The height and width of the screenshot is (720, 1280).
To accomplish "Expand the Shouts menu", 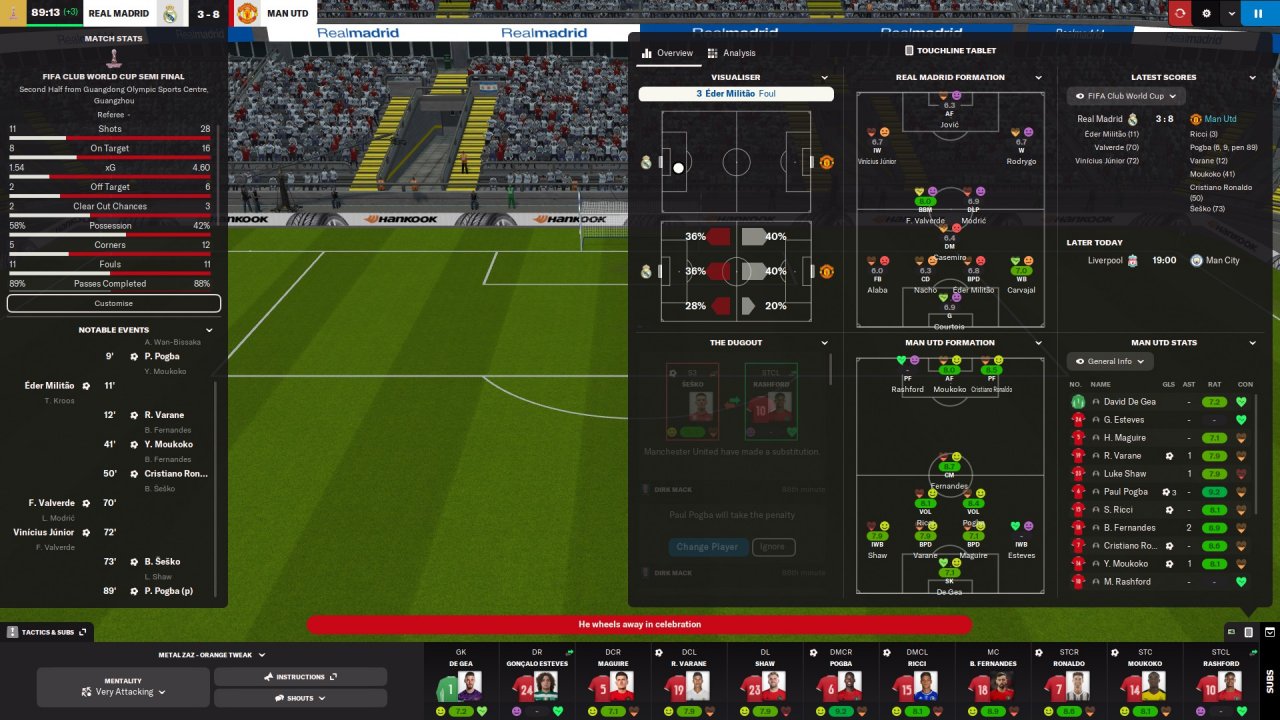I will tap(300, 698).
